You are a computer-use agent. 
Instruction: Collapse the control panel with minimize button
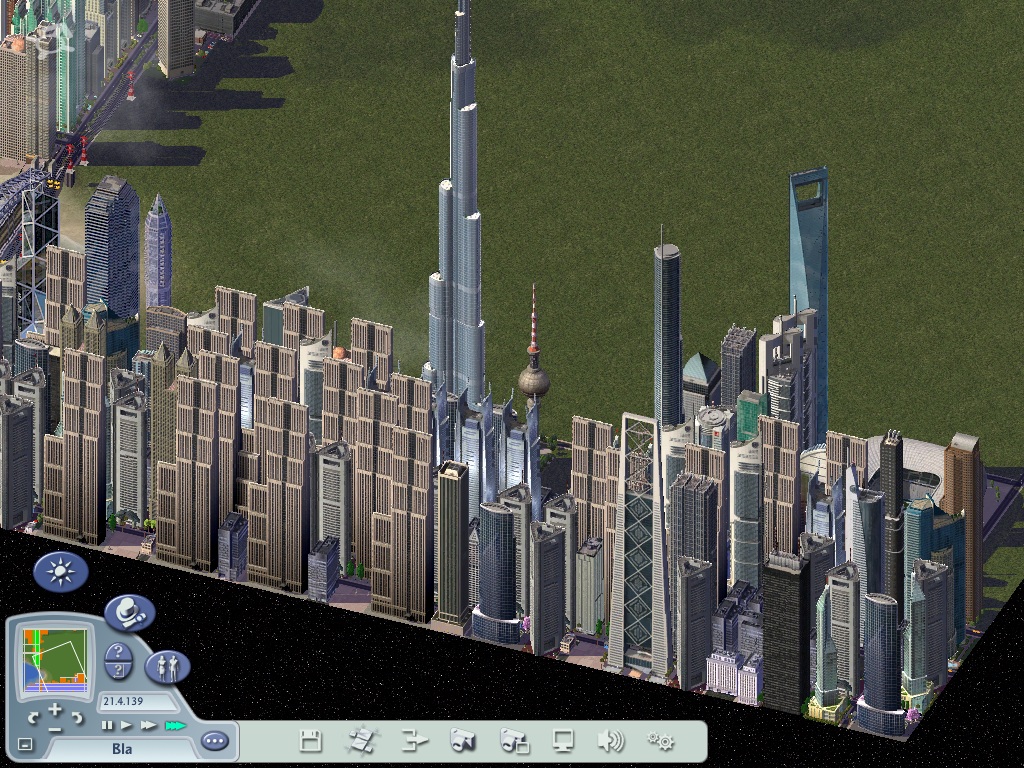(25, 744)
